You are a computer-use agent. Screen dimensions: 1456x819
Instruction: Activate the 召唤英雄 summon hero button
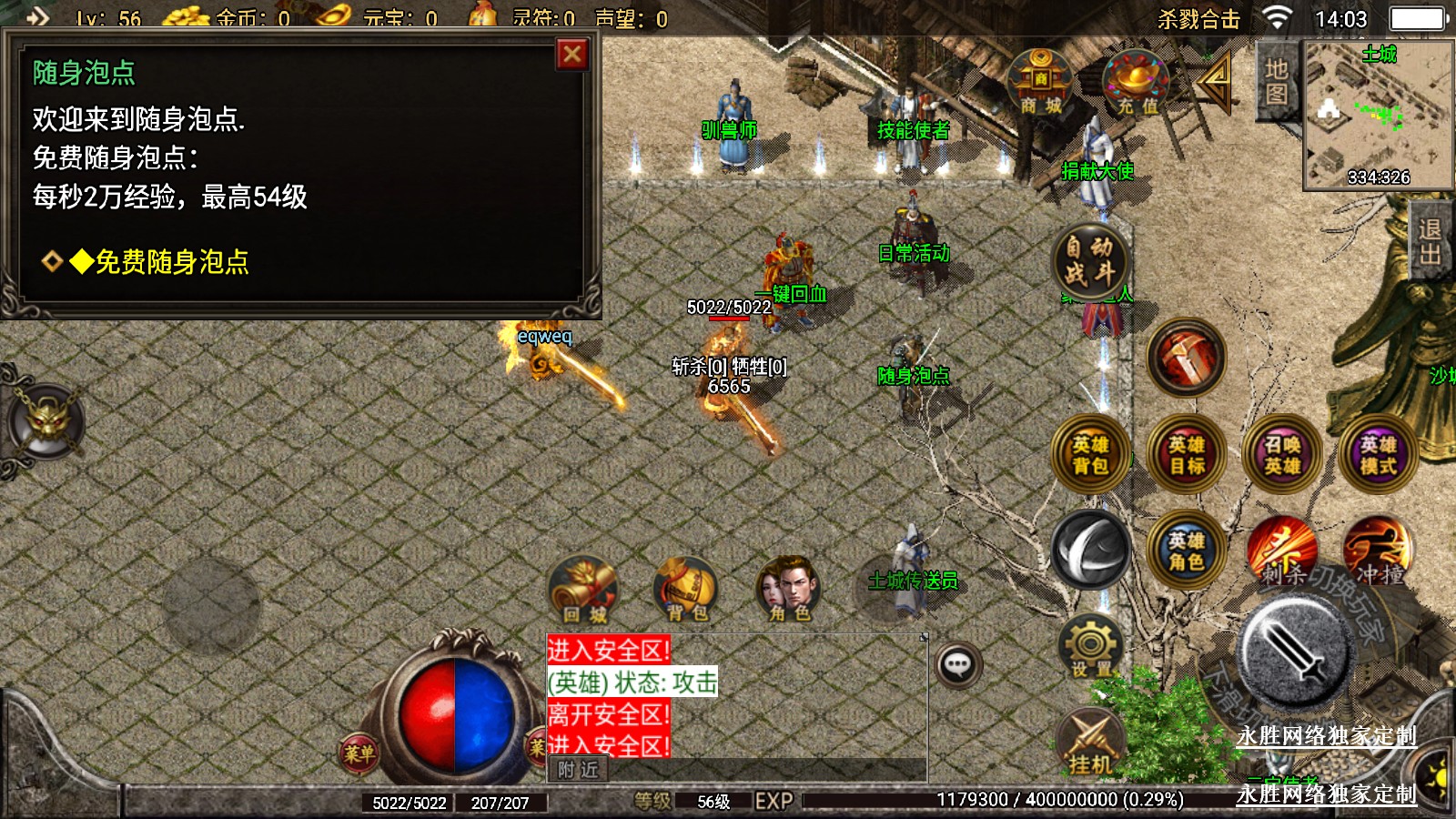pyautogui.click(x=1282, y=455)
